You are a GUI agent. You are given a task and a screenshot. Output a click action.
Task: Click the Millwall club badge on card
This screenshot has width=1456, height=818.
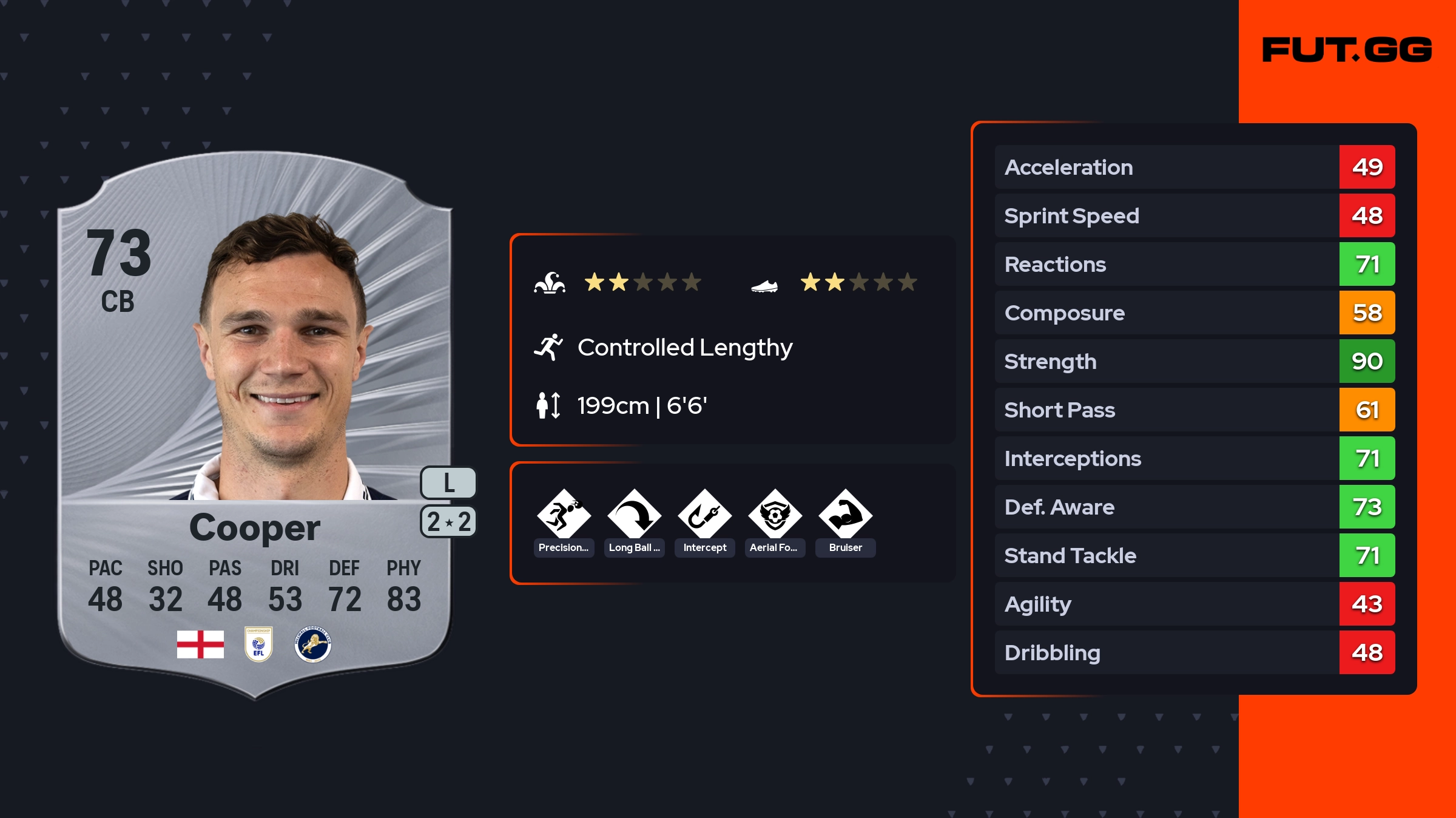pyautogui.click(x=312, y=644)
